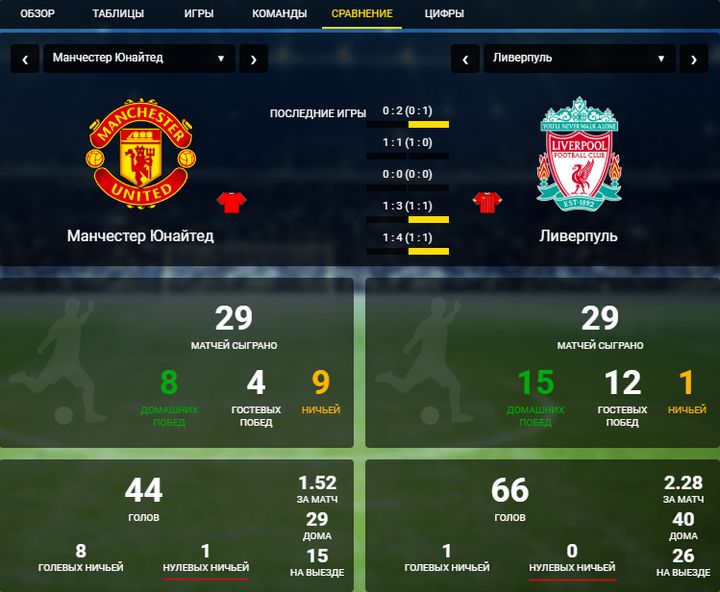Click next arrow beside Манчестер Юнайтед dropdown

[x=253, y=58]
